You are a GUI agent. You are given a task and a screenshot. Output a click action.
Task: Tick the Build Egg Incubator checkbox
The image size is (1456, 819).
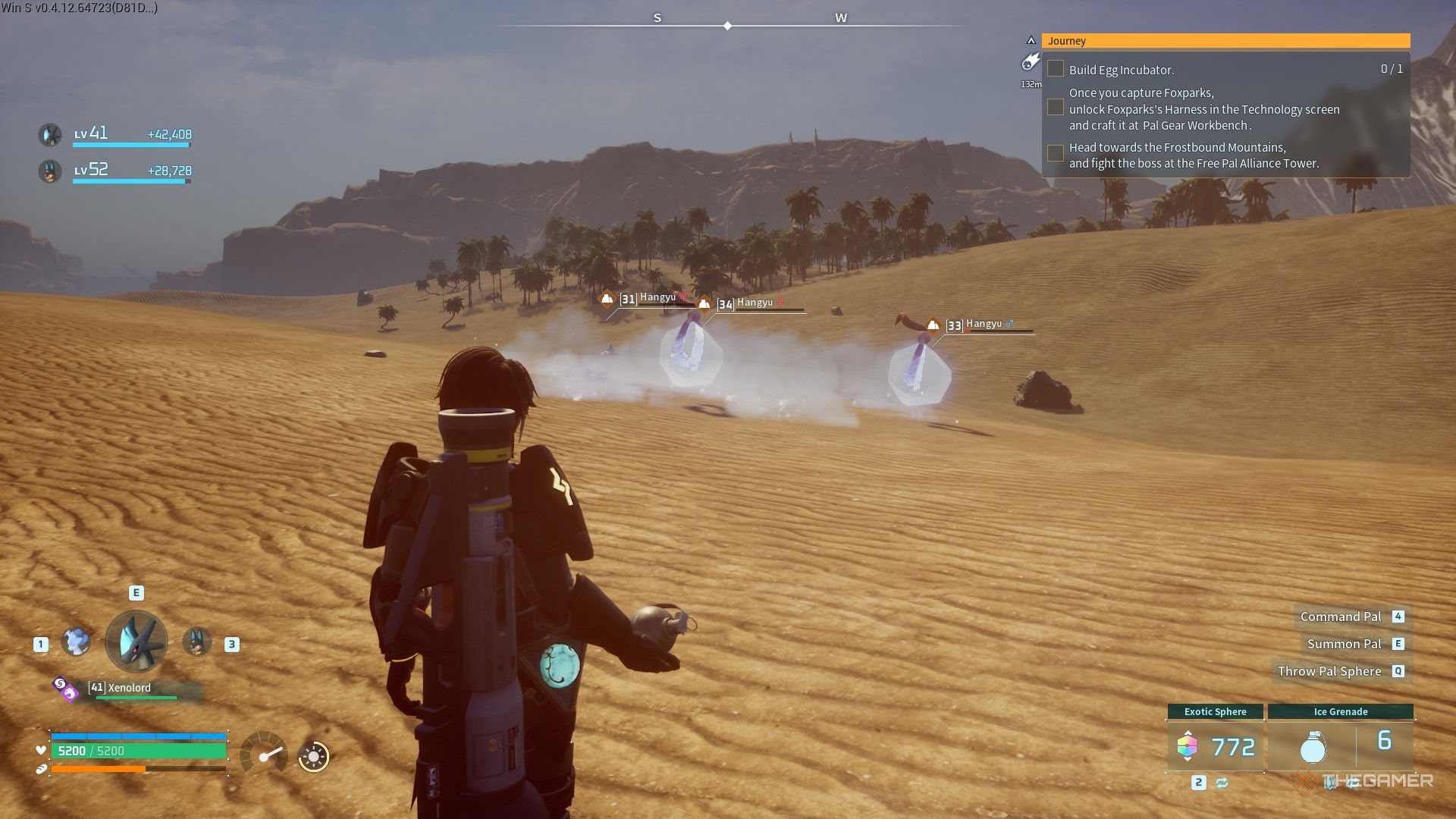coord(1055,69)
